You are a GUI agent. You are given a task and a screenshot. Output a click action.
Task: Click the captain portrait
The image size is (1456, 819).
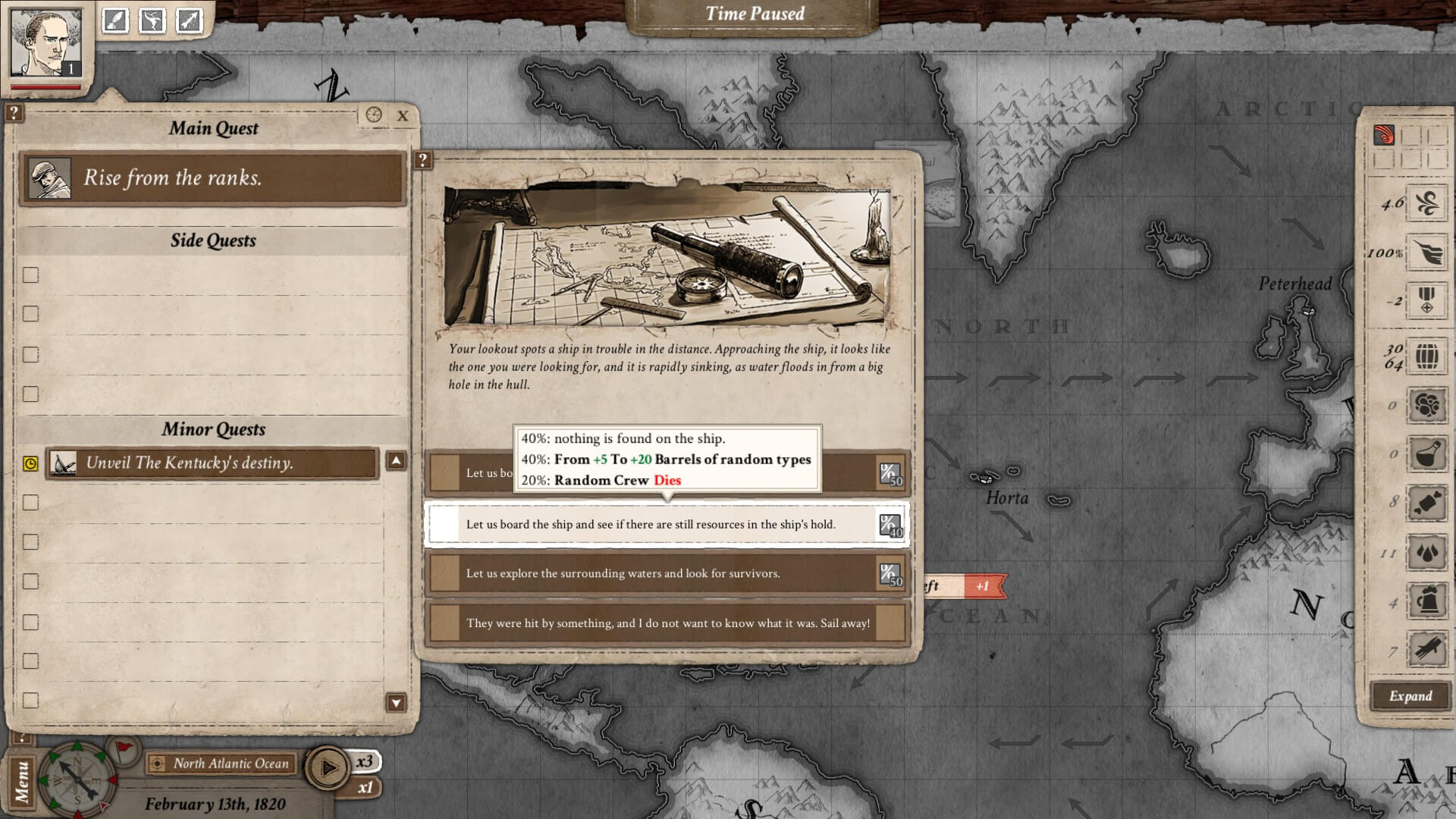pos(46,42)
